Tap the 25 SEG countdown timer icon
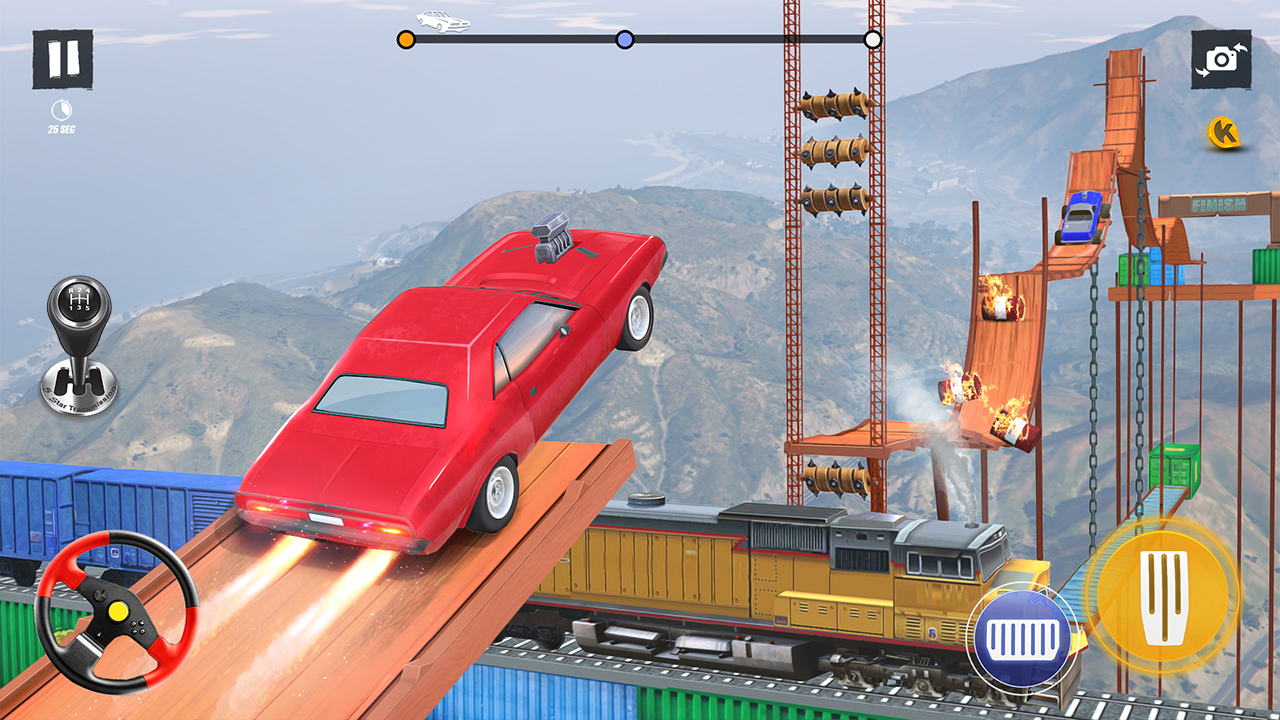Viewport: 1280px width, 720px height. 60,110
